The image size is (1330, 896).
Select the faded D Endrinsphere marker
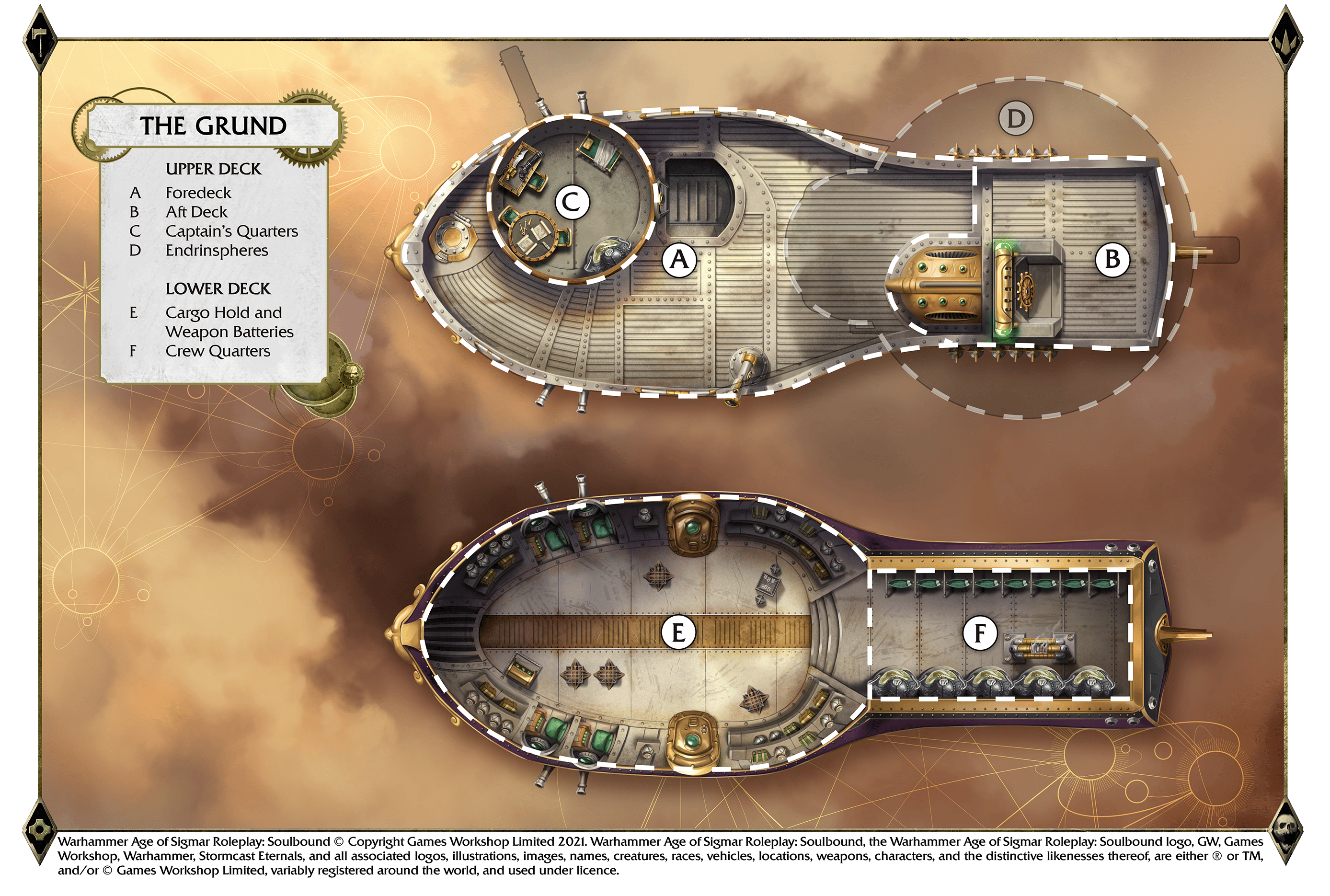(1016, 119)
